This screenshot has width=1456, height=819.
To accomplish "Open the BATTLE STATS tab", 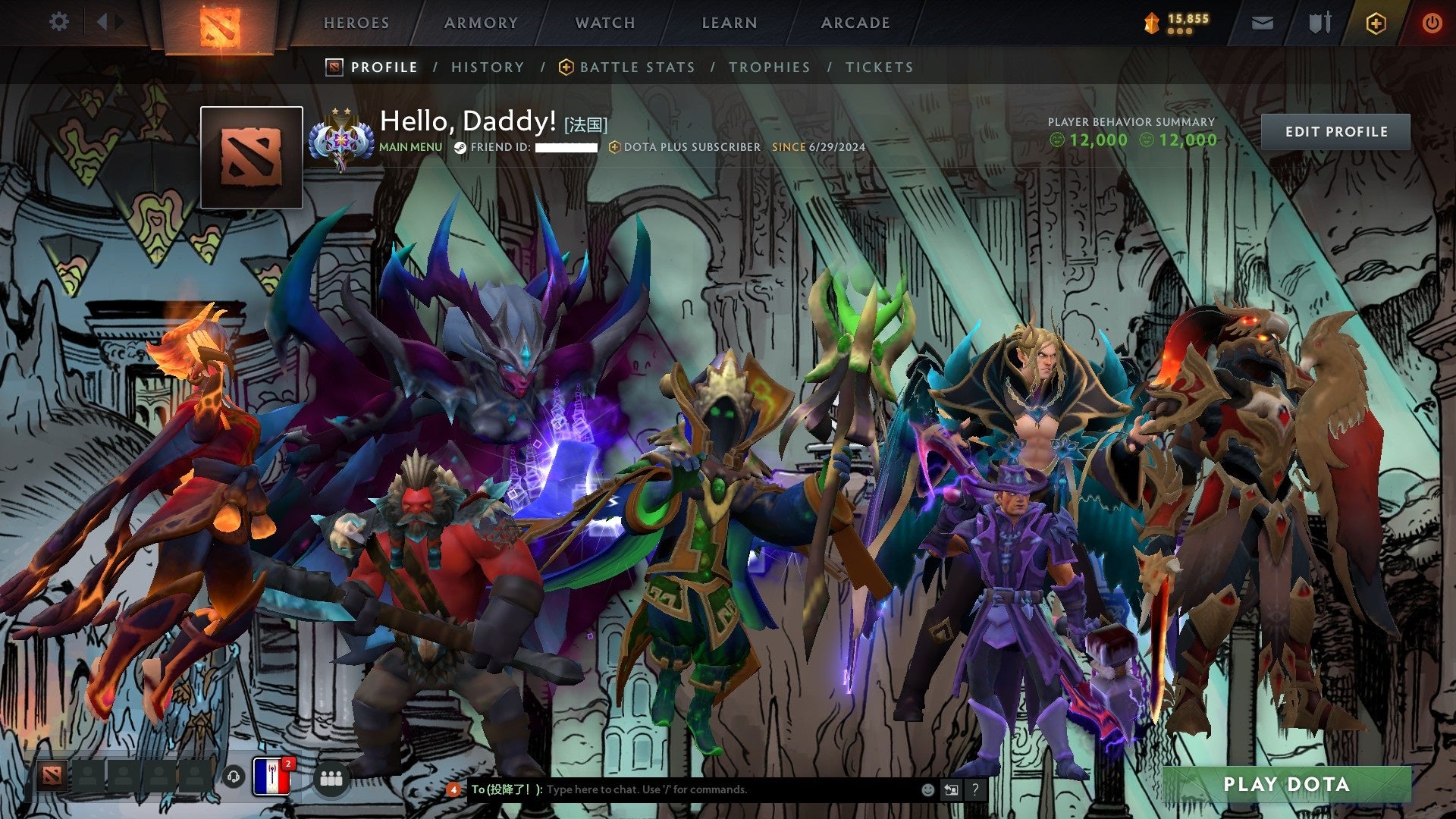I will 637,67.
